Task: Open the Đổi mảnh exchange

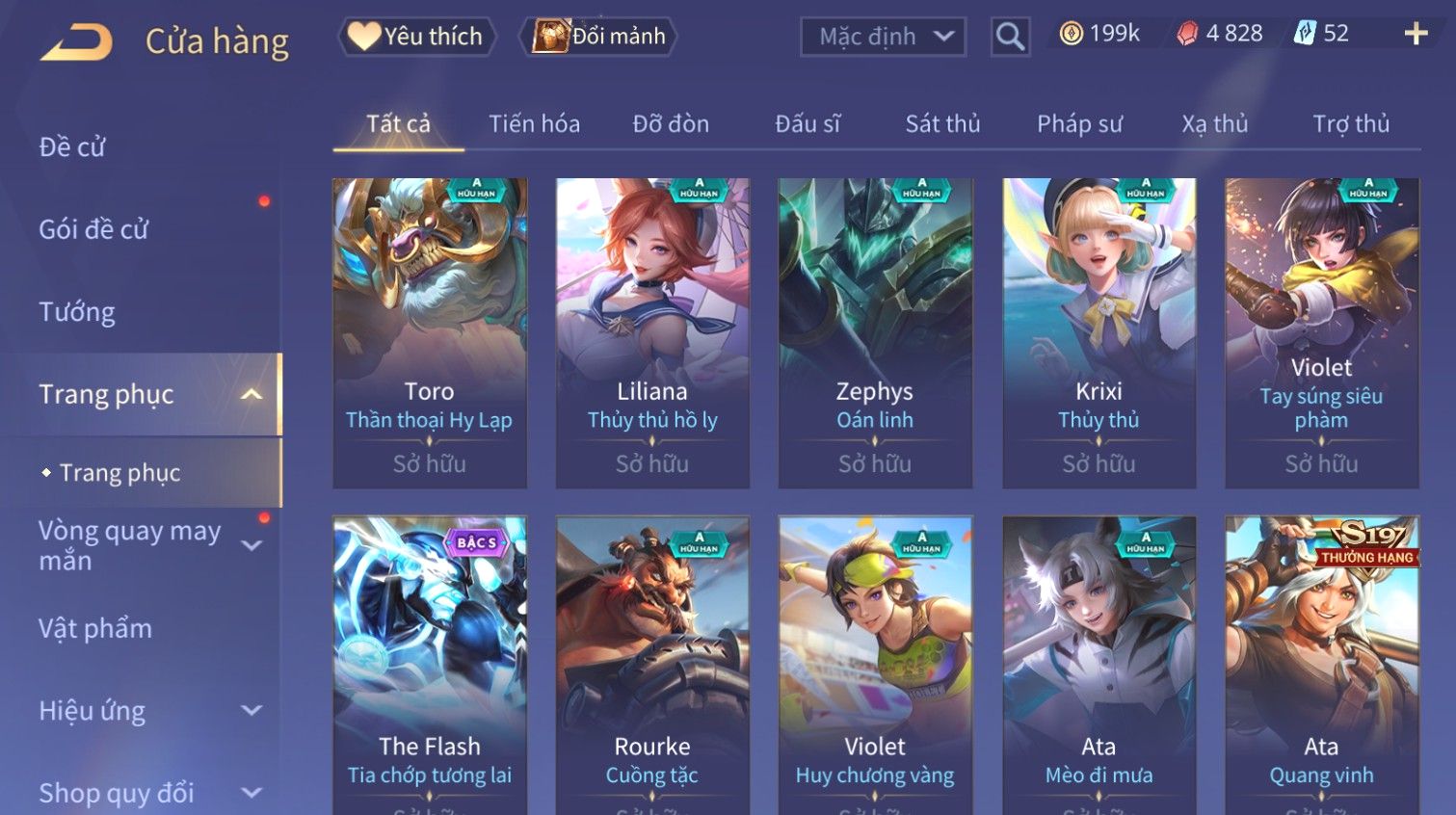Action: (599, 37)
